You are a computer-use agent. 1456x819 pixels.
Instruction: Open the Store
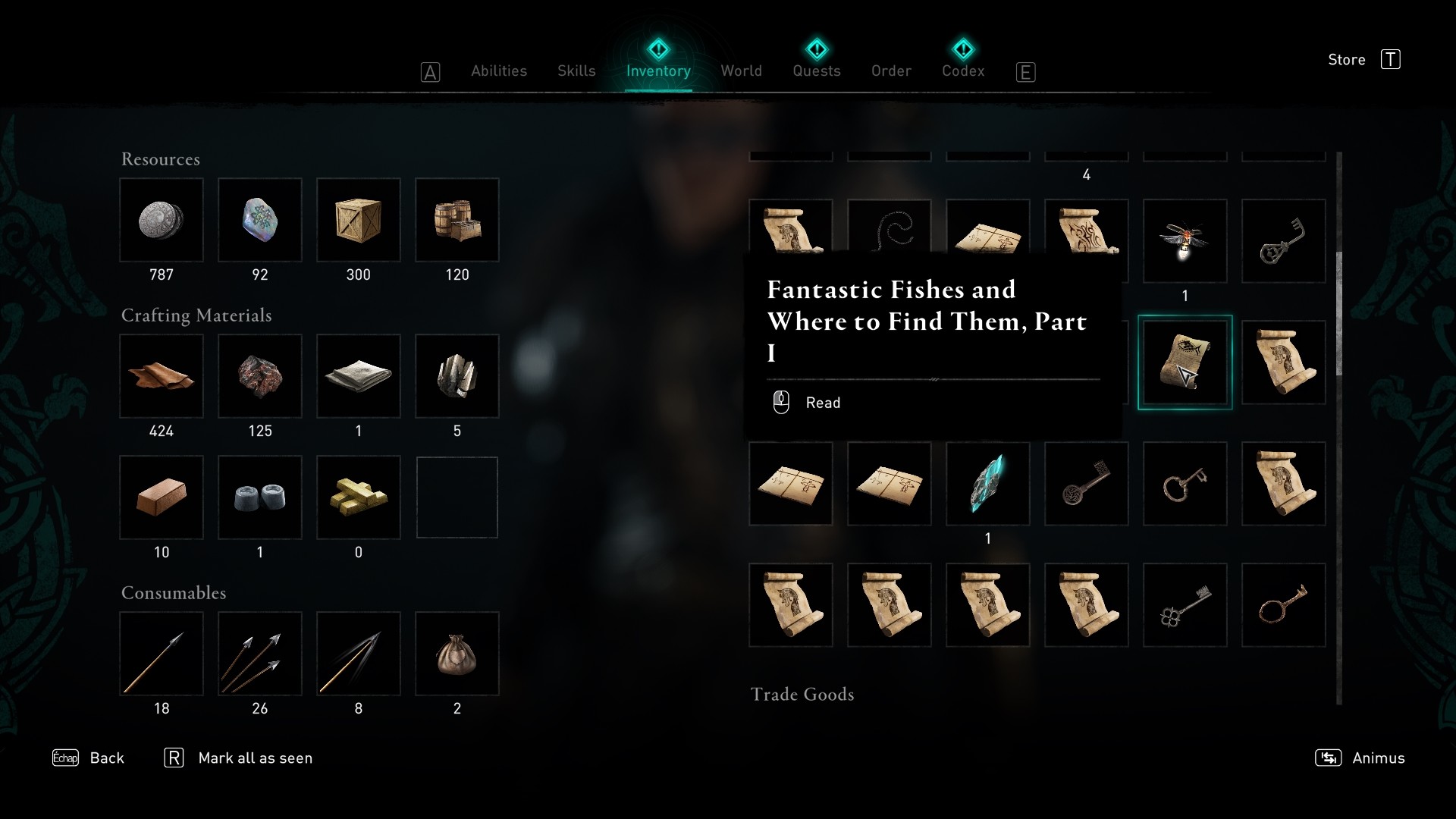[x=1347, y=60]
